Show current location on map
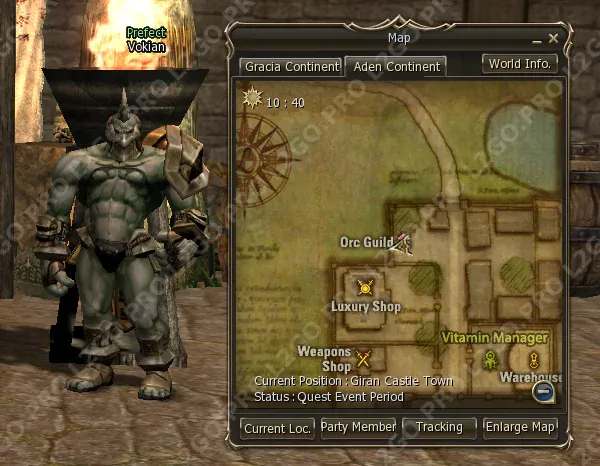The image size is (600, 466). click(x=277, y=428)
